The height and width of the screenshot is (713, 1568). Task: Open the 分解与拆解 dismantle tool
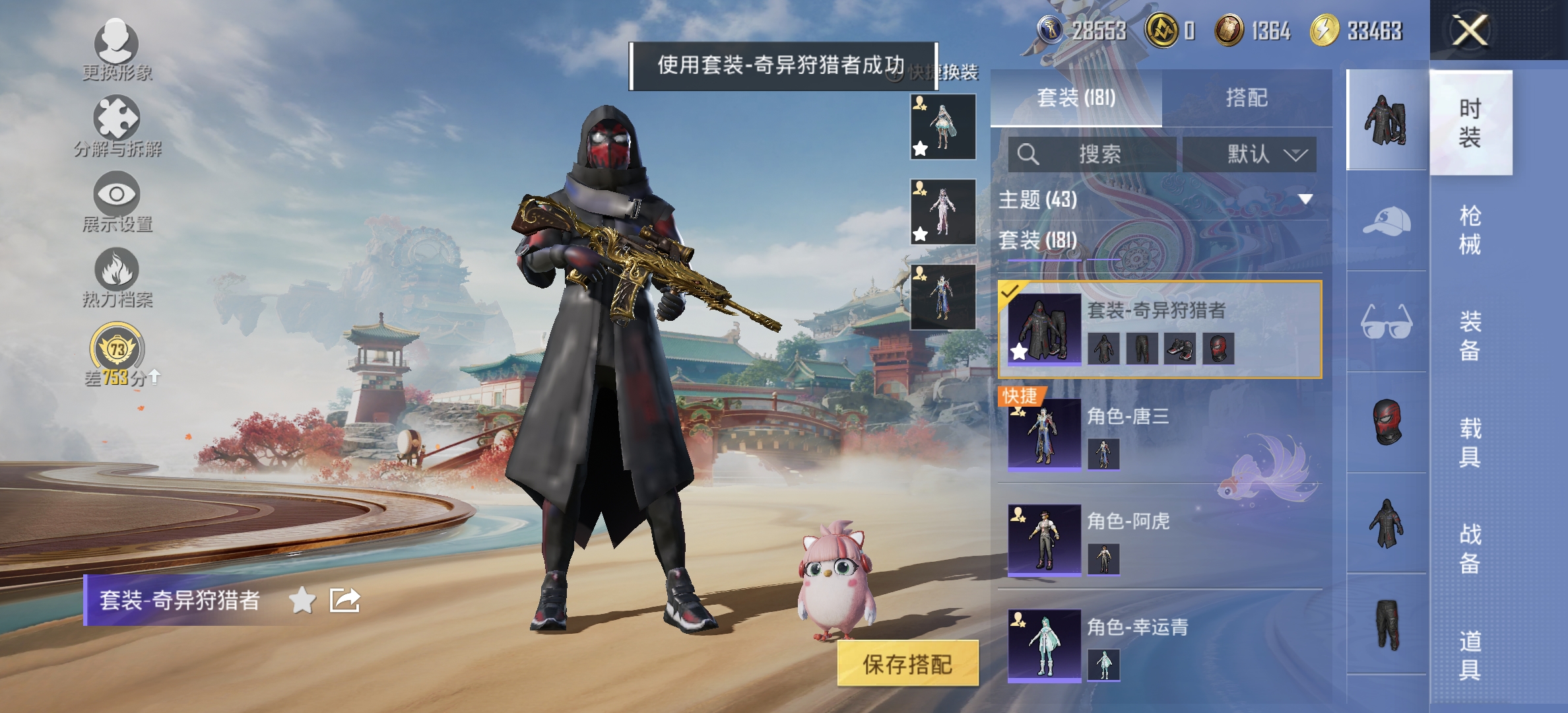click(x=116, y=122)
